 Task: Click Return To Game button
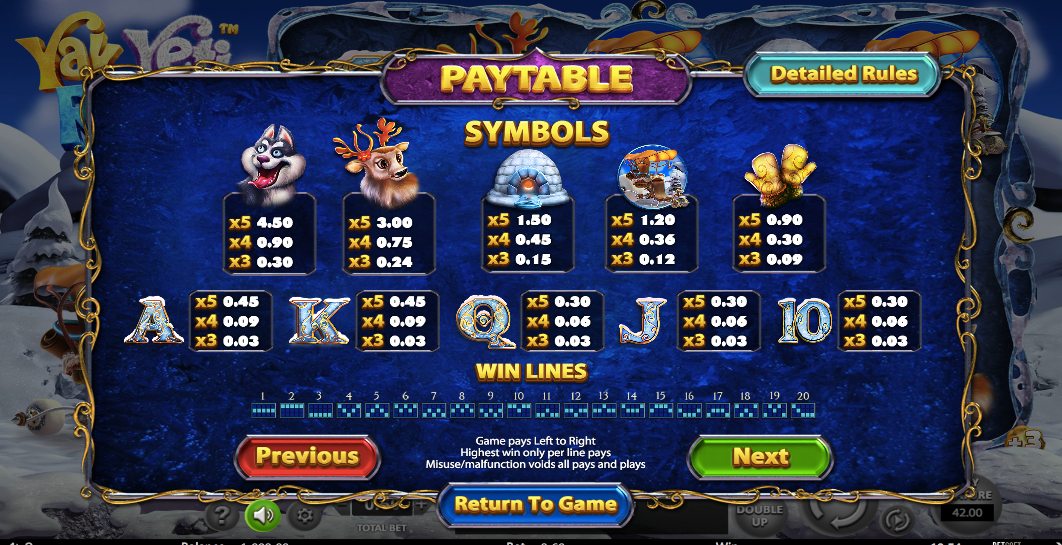coord(535,504)
